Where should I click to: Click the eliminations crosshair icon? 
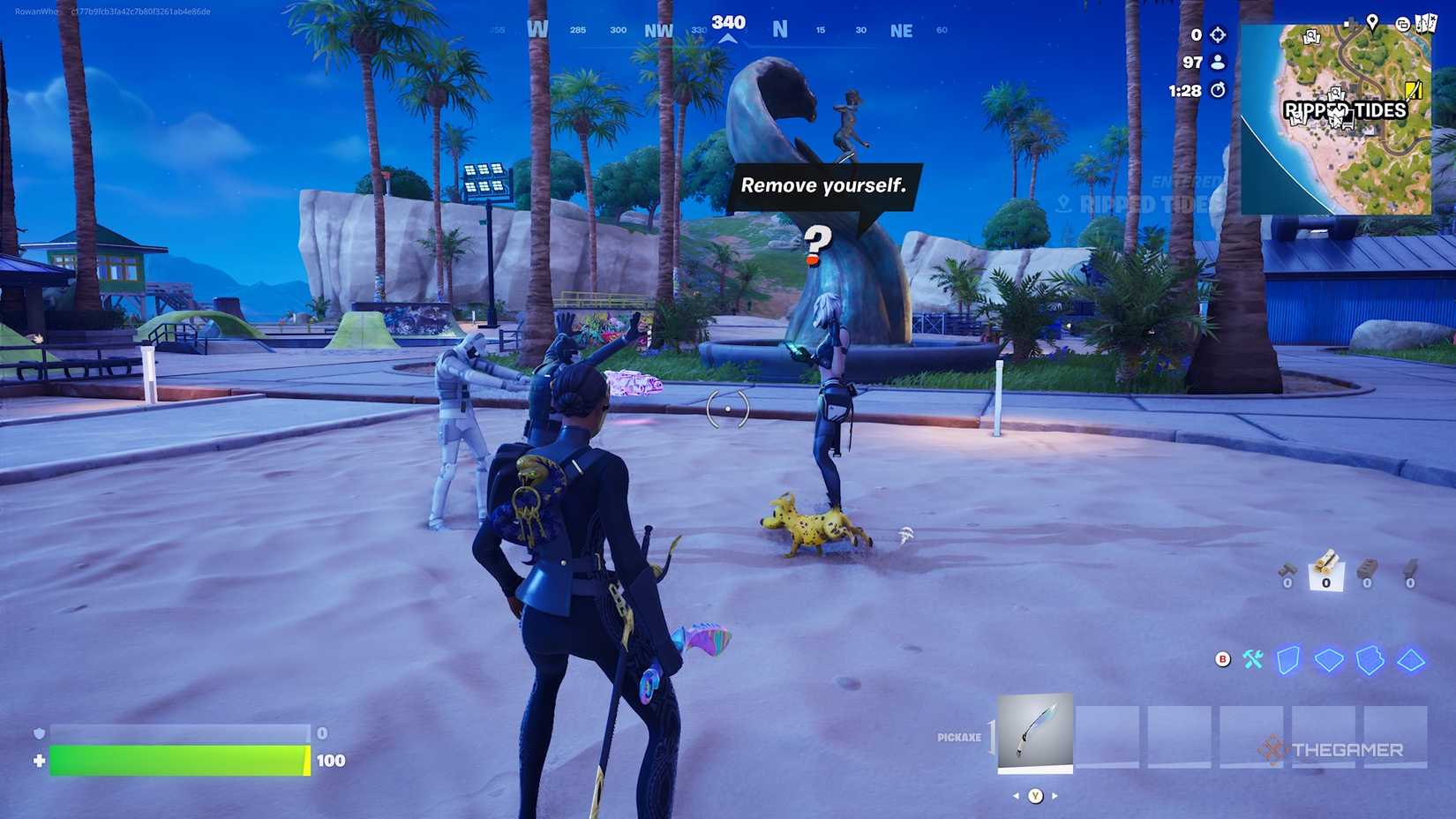[x=1218, y=35]
